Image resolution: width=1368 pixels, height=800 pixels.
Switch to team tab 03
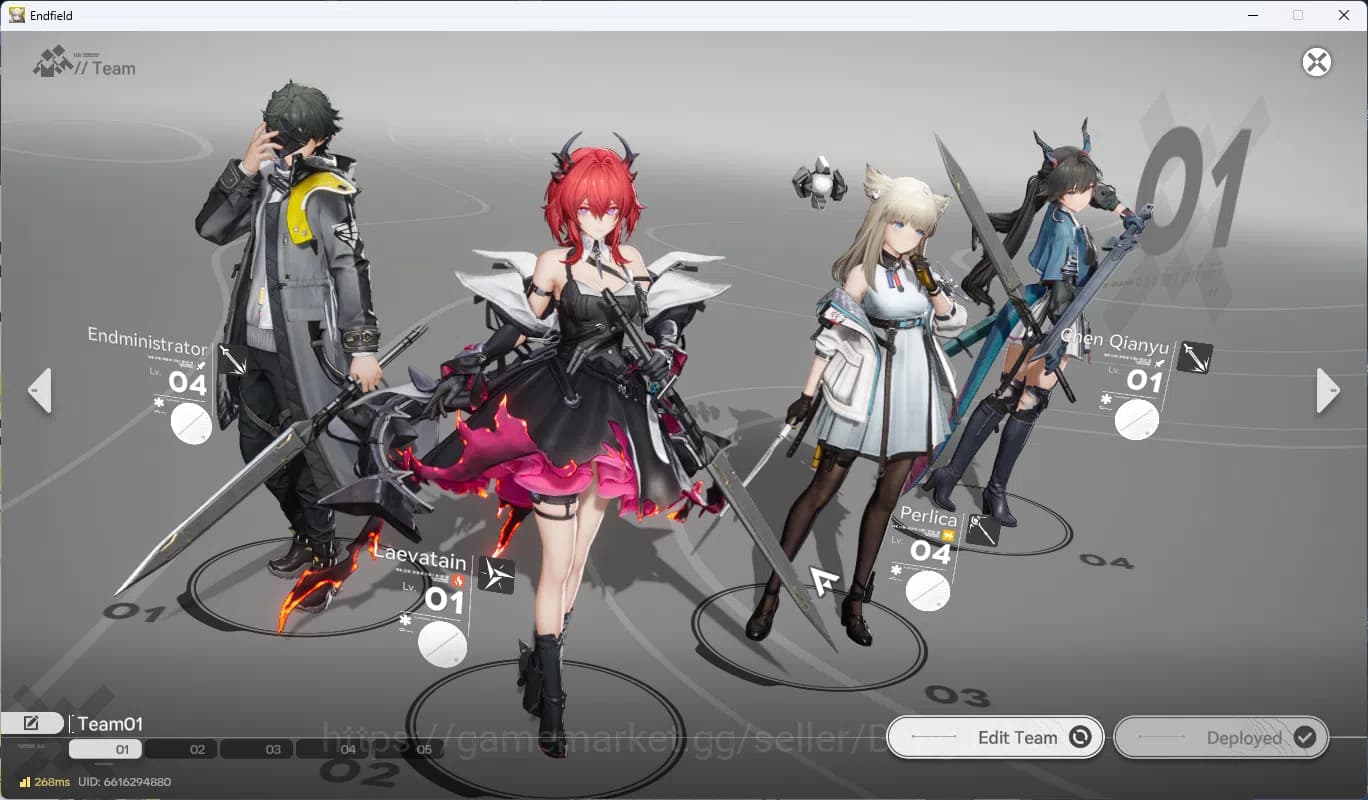click(x=272, y=748)
